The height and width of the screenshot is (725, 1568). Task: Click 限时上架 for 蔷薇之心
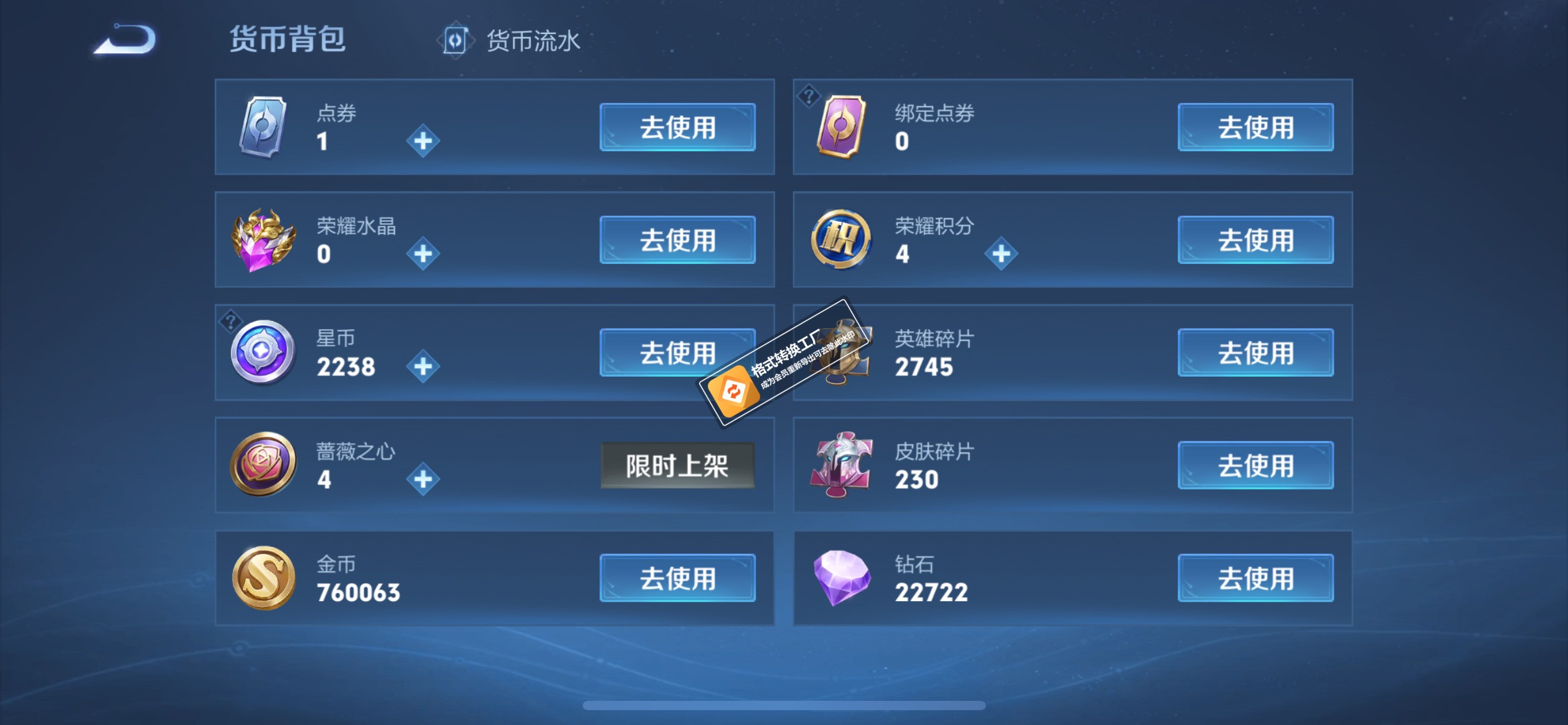point(677,465)
